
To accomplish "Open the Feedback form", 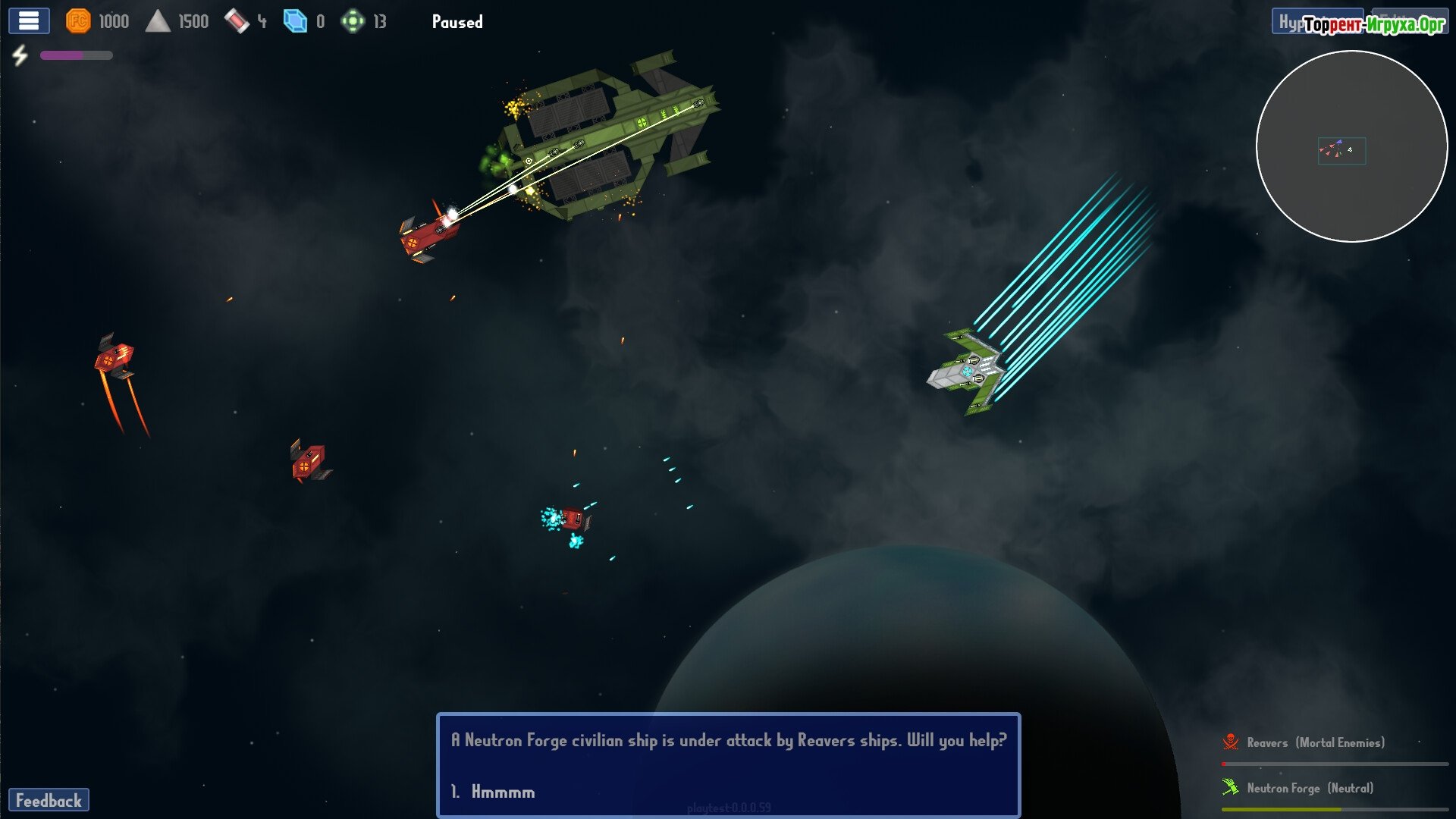I will tap(49, 801).
